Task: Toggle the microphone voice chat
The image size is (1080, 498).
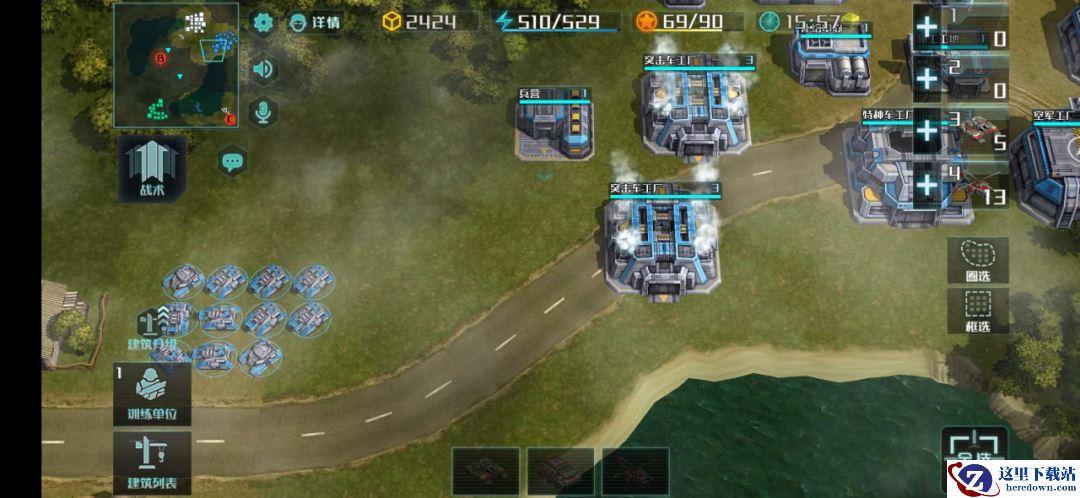Action: coord(263,112)
